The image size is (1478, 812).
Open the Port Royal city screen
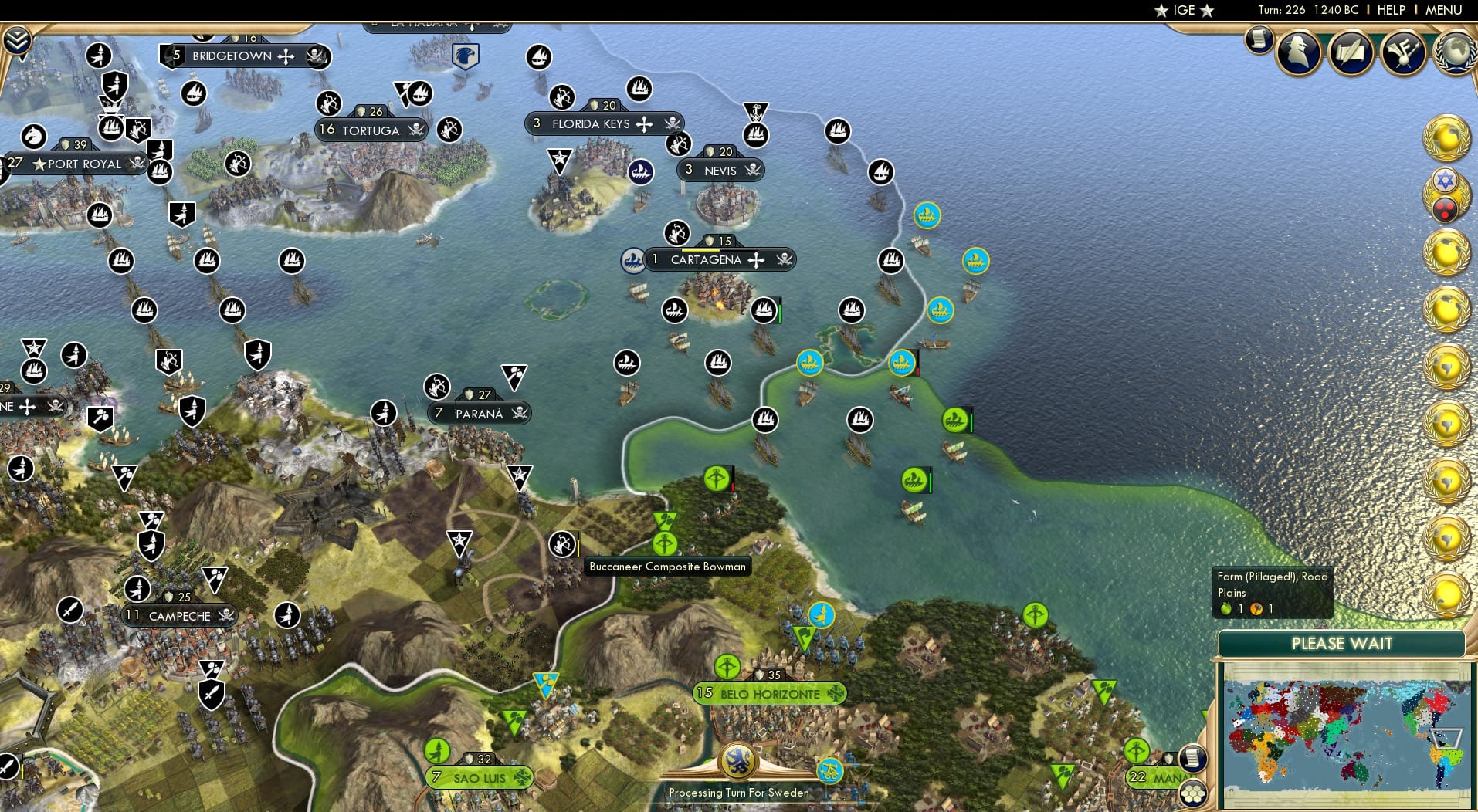83,164
